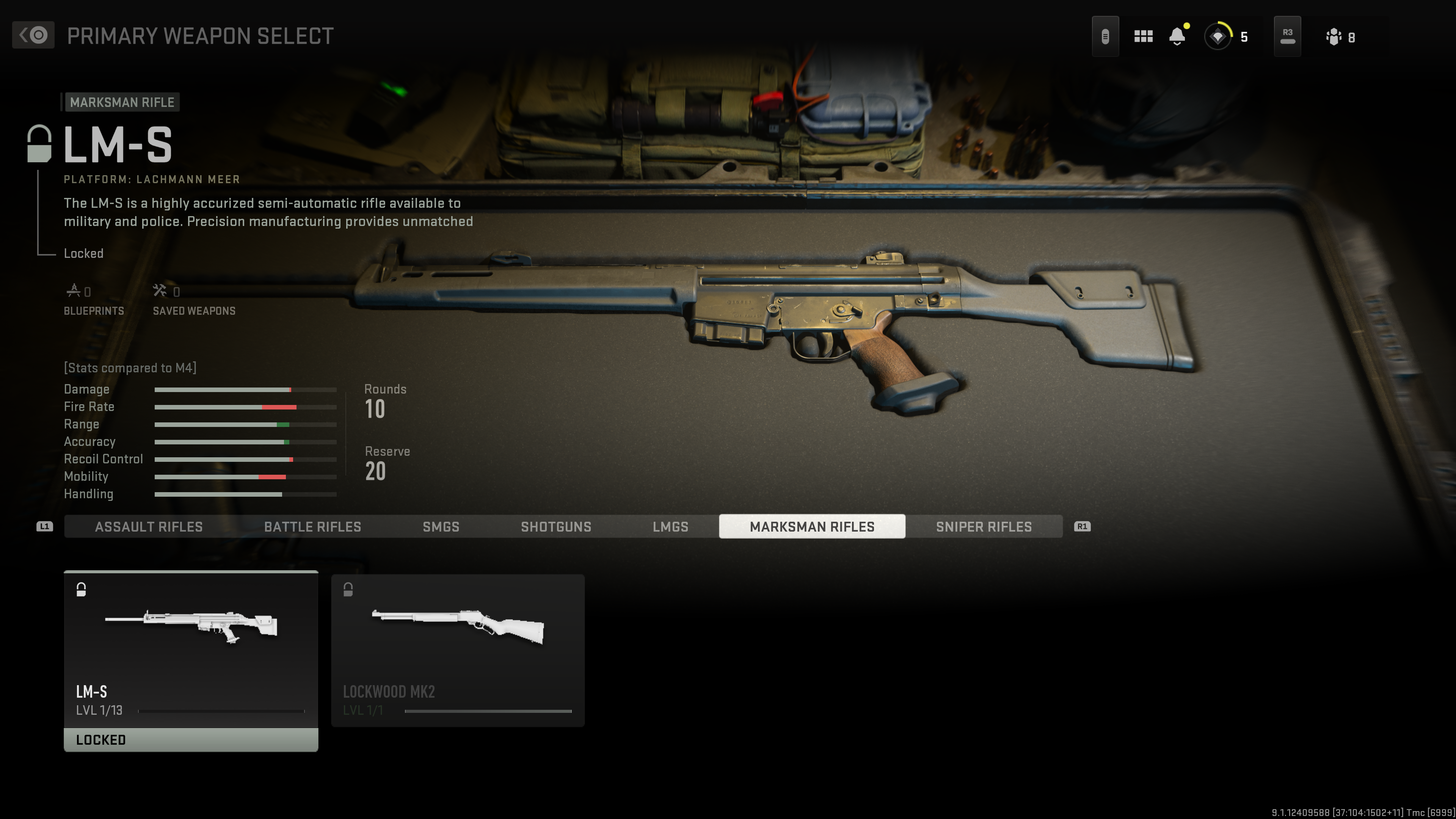Click the Marksman Rifles tab

click(812, 527)
